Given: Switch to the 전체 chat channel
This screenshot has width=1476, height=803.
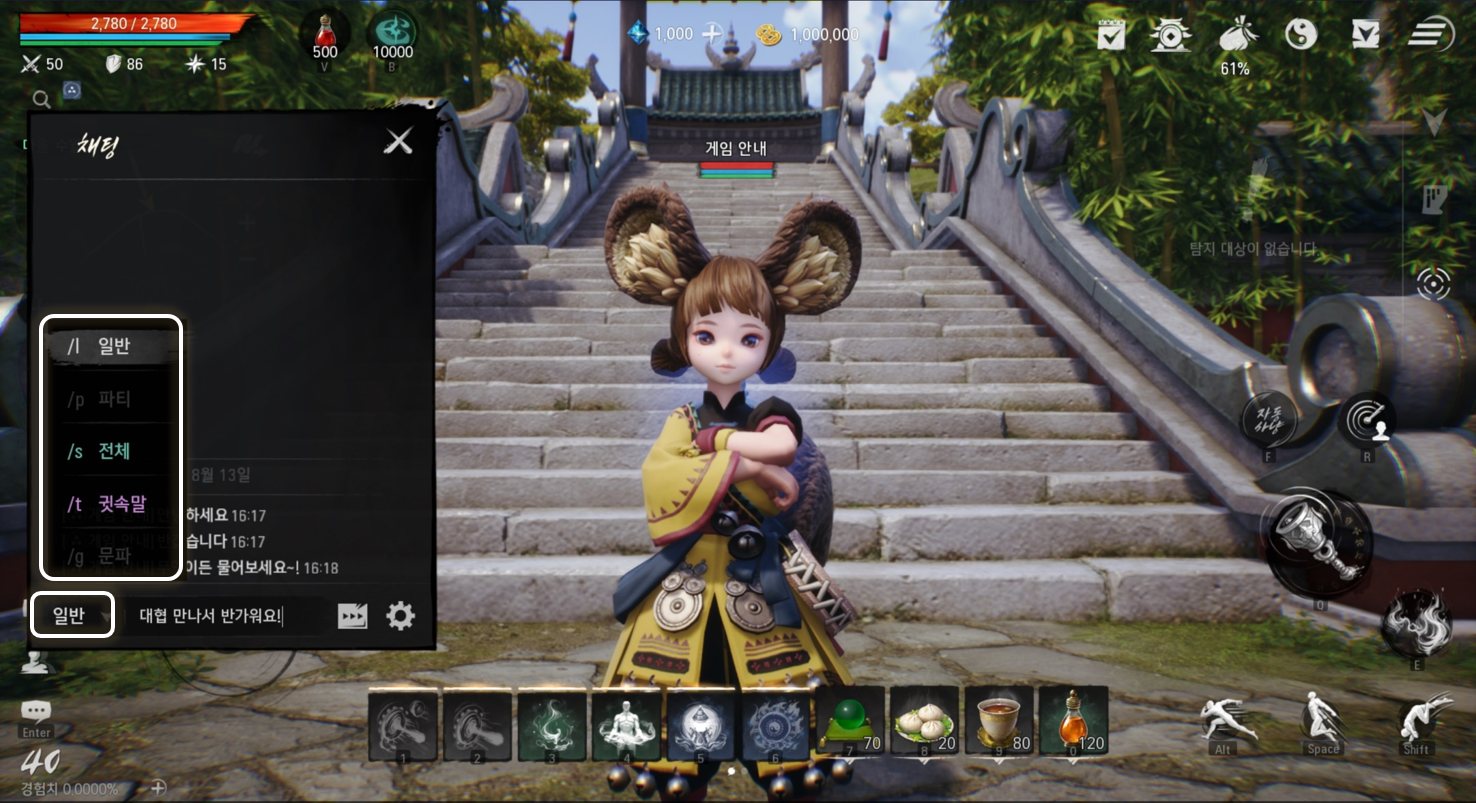Looking at the screenshot, I should click(x=111, y=452).
